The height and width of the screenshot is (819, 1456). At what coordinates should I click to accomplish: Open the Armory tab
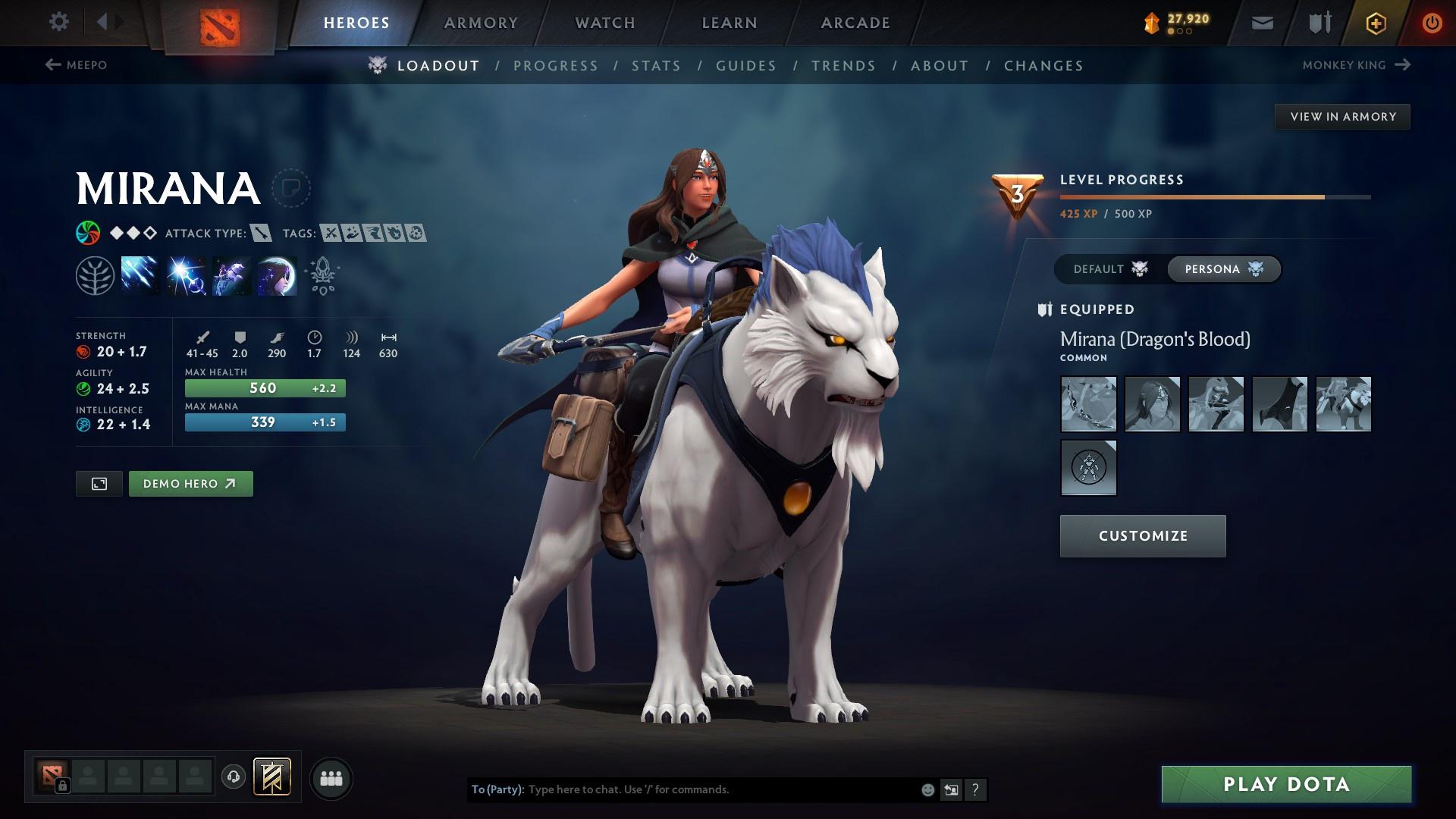coord(481,23)
